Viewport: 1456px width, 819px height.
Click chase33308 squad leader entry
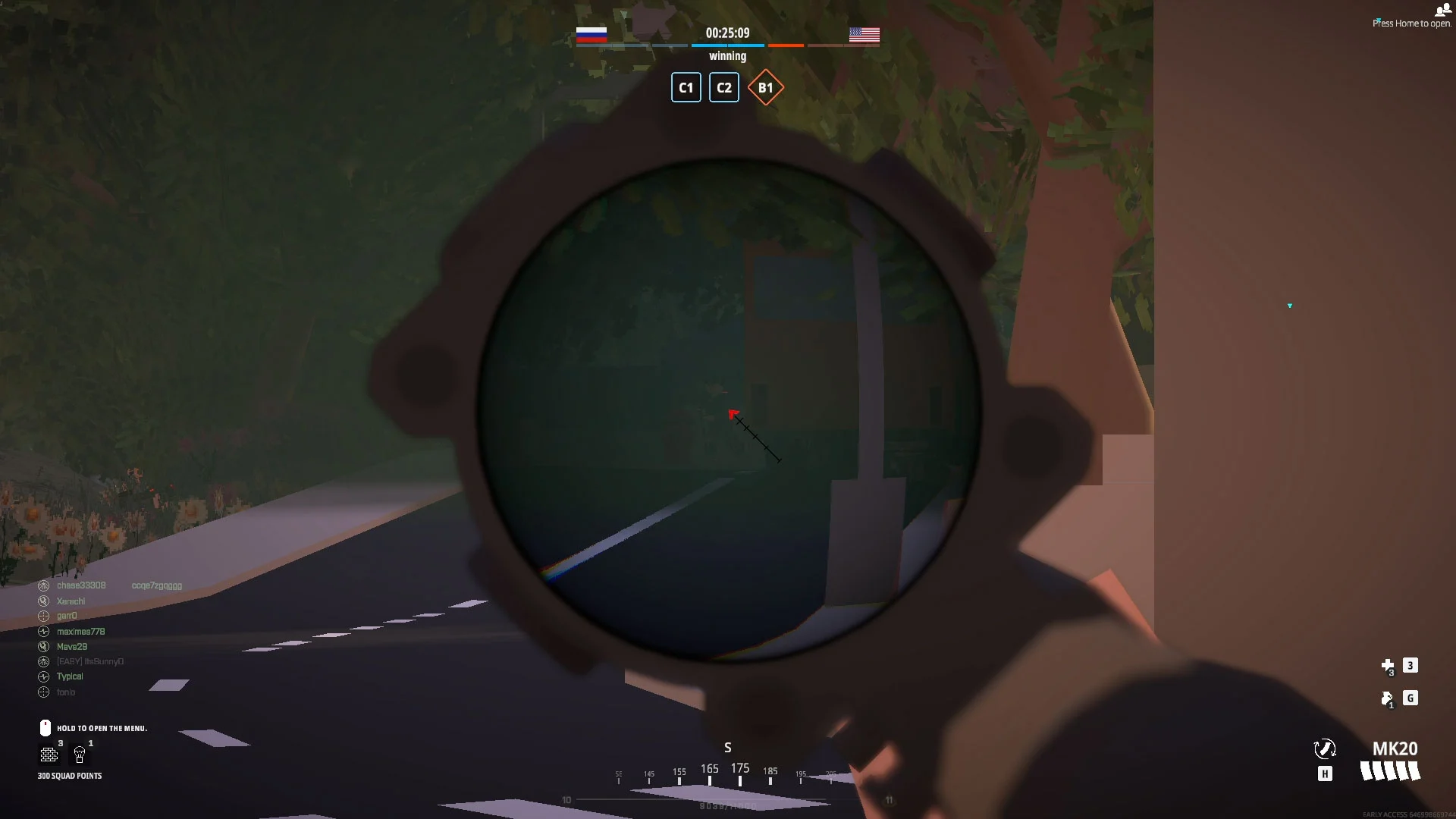point(82,585)
